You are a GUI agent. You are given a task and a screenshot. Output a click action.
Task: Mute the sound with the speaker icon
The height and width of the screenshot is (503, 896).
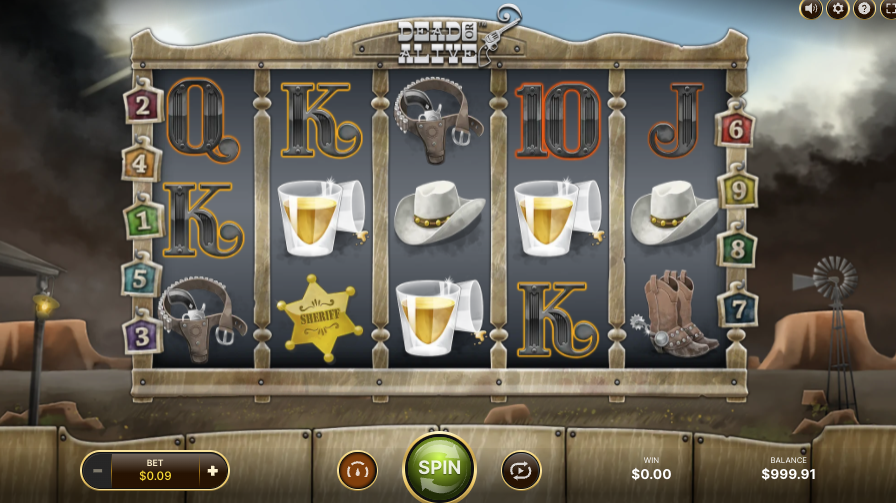[x=811, y=9]
